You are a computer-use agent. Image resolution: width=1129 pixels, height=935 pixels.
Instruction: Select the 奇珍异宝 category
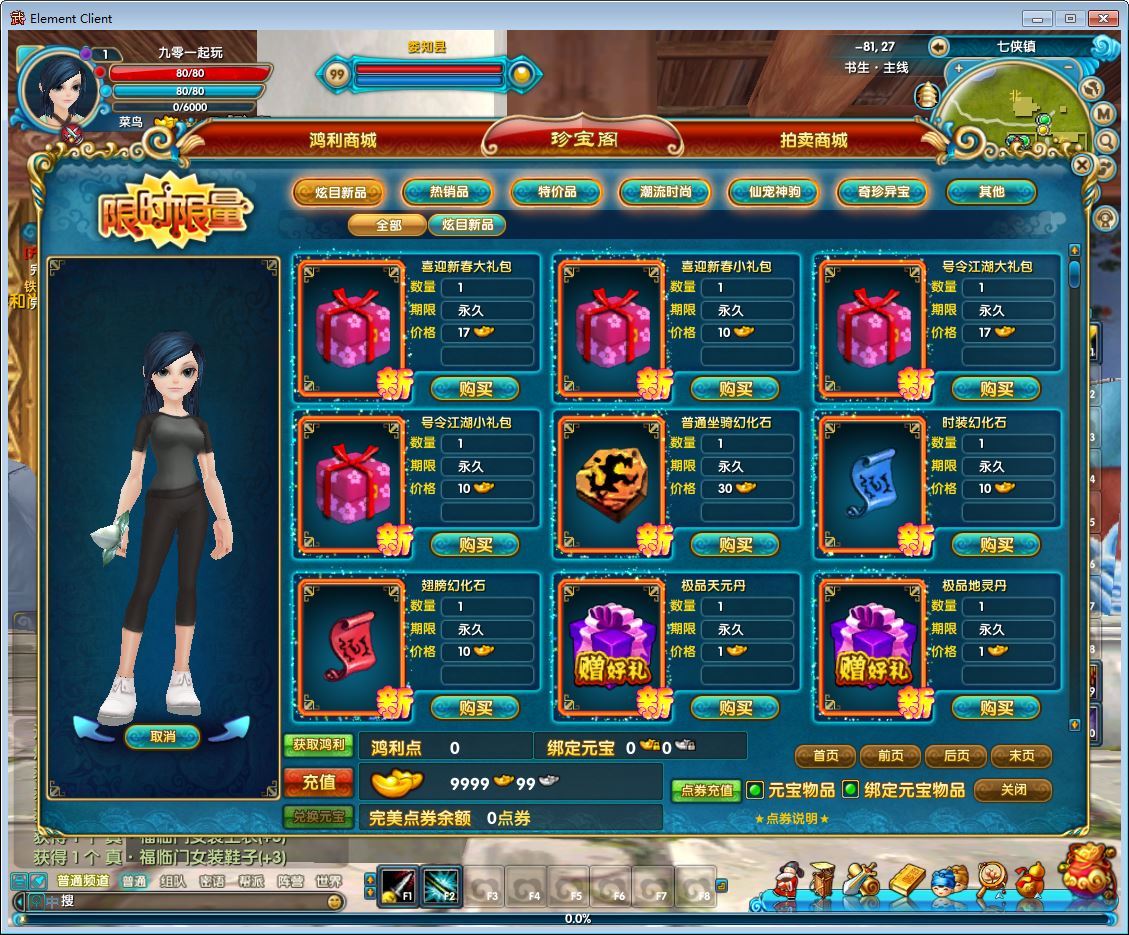[x=883, y=192]
